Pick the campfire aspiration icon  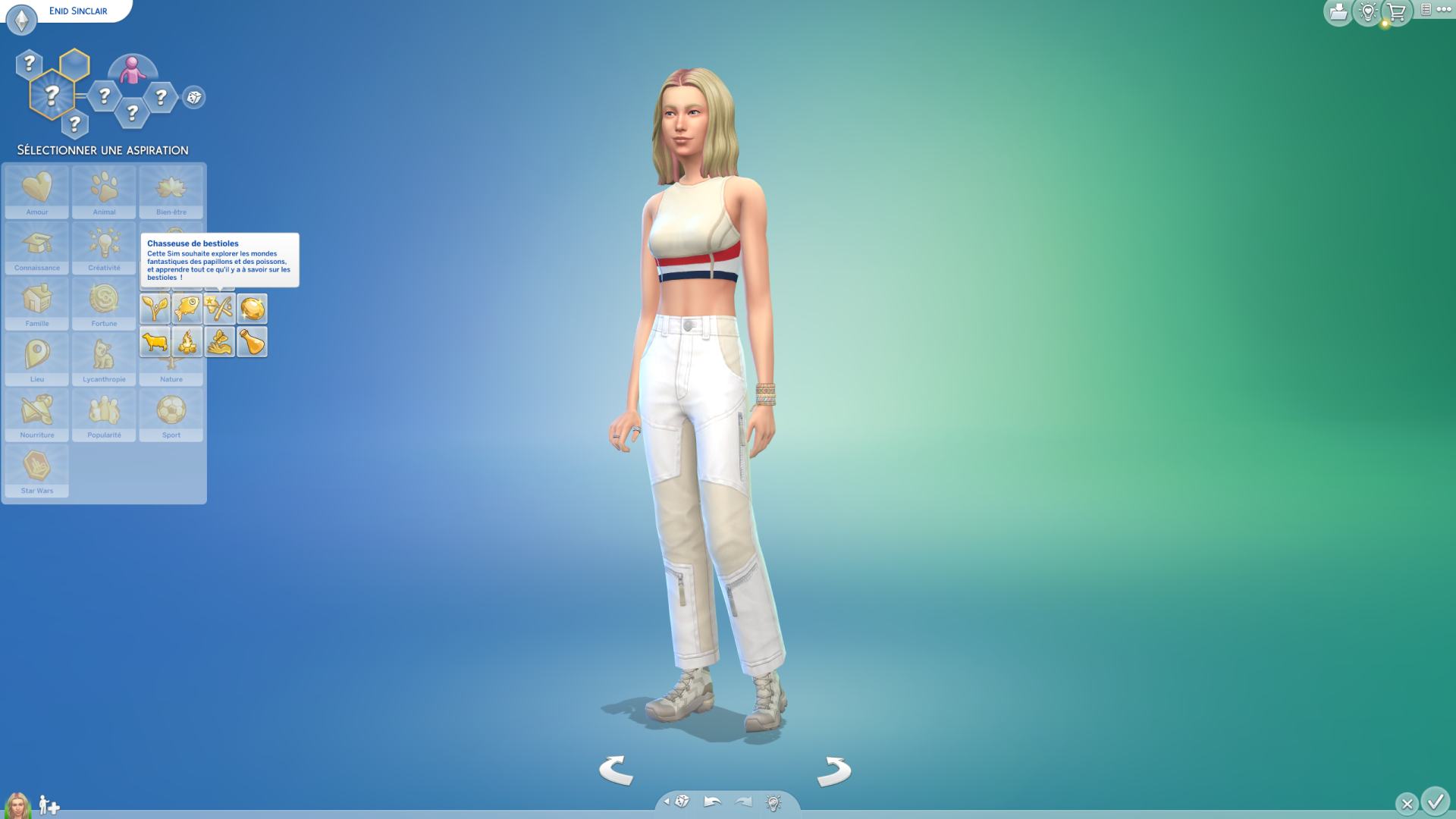point(187,342)
